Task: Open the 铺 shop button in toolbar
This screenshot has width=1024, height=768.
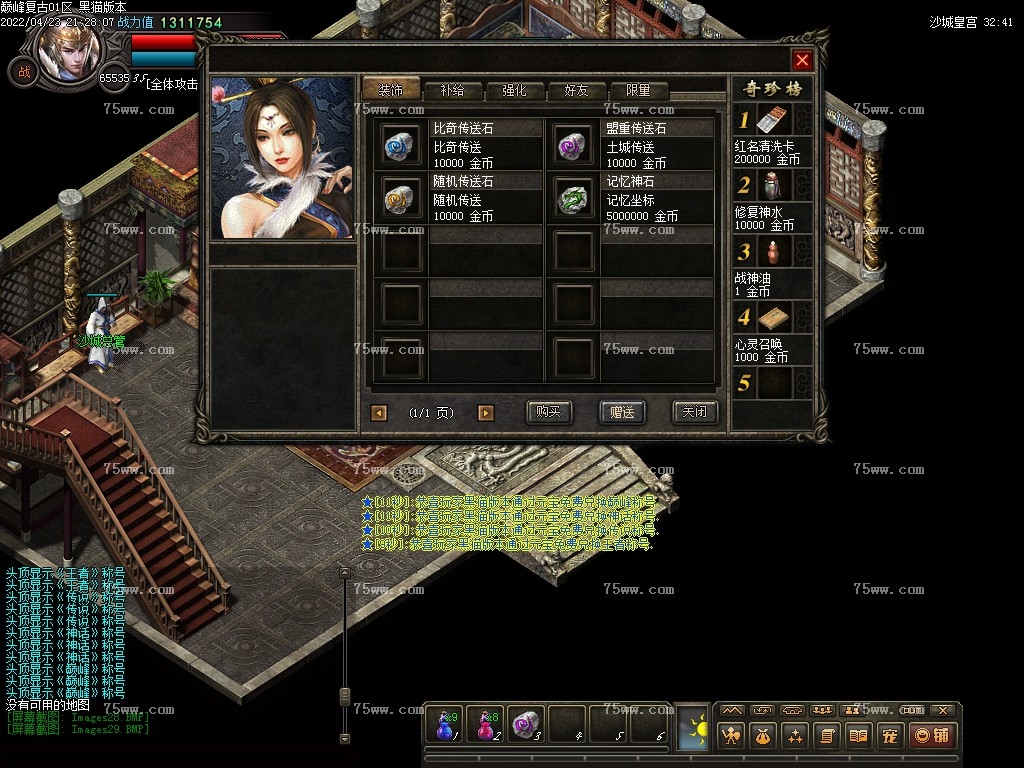Action: click(930, 736)
